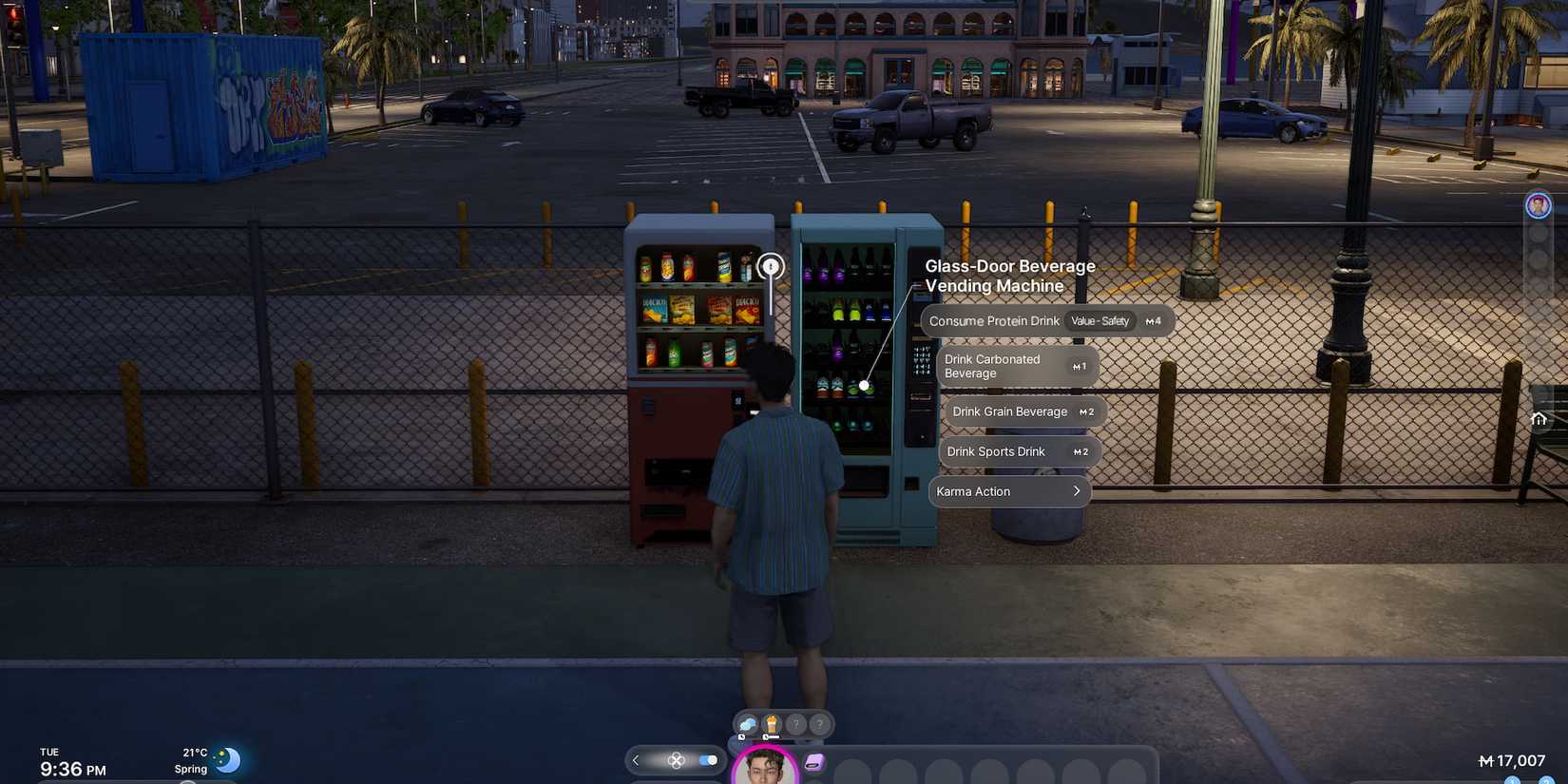Turn off the blue toggle in the bottom-left pill

coord(708,760)
